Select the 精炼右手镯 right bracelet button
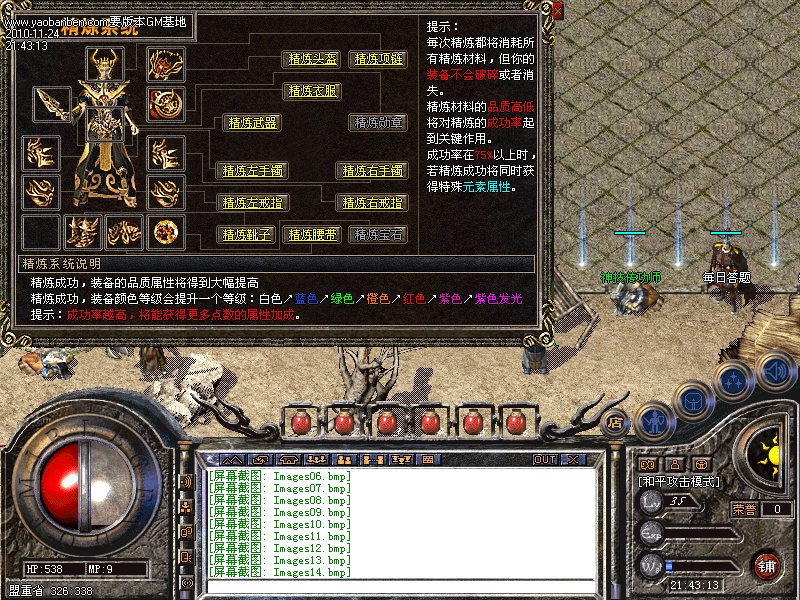The image size is (800, 600). click(371, 171)
